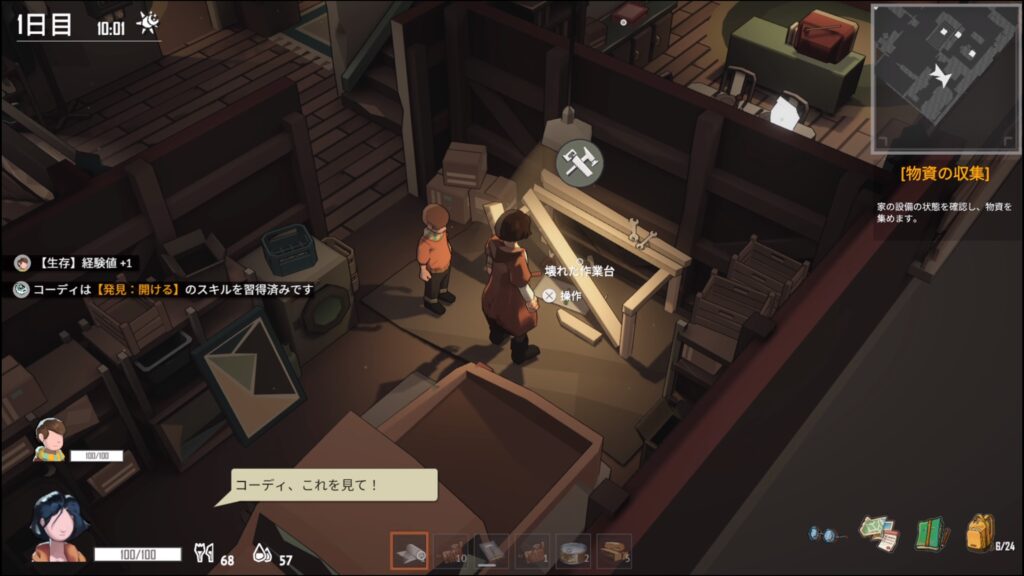Open the yellow backpack inventory
Viewport: 1024px width, 576px height.
pos(979,532)
